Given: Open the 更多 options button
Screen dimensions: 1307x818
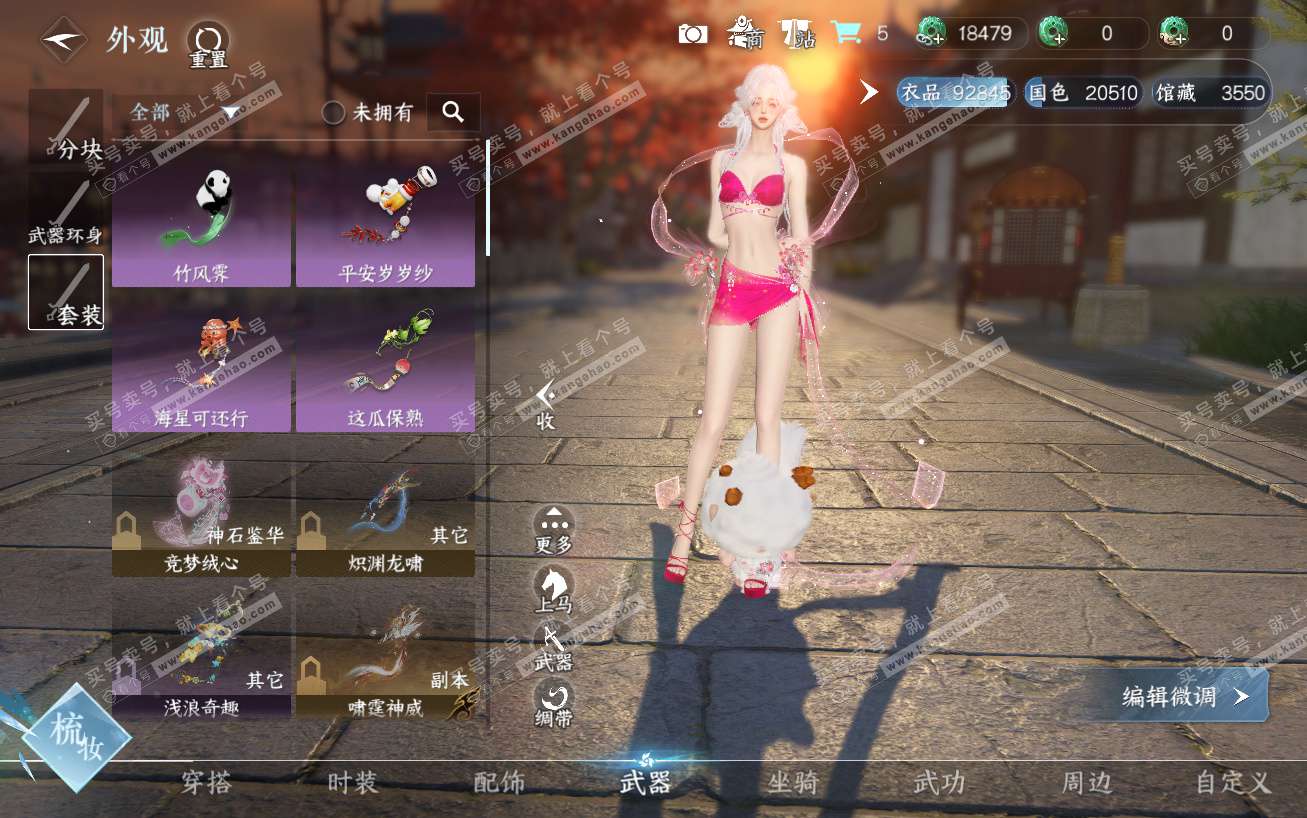Looking at the screenshot, I should [x=554, y=530].
